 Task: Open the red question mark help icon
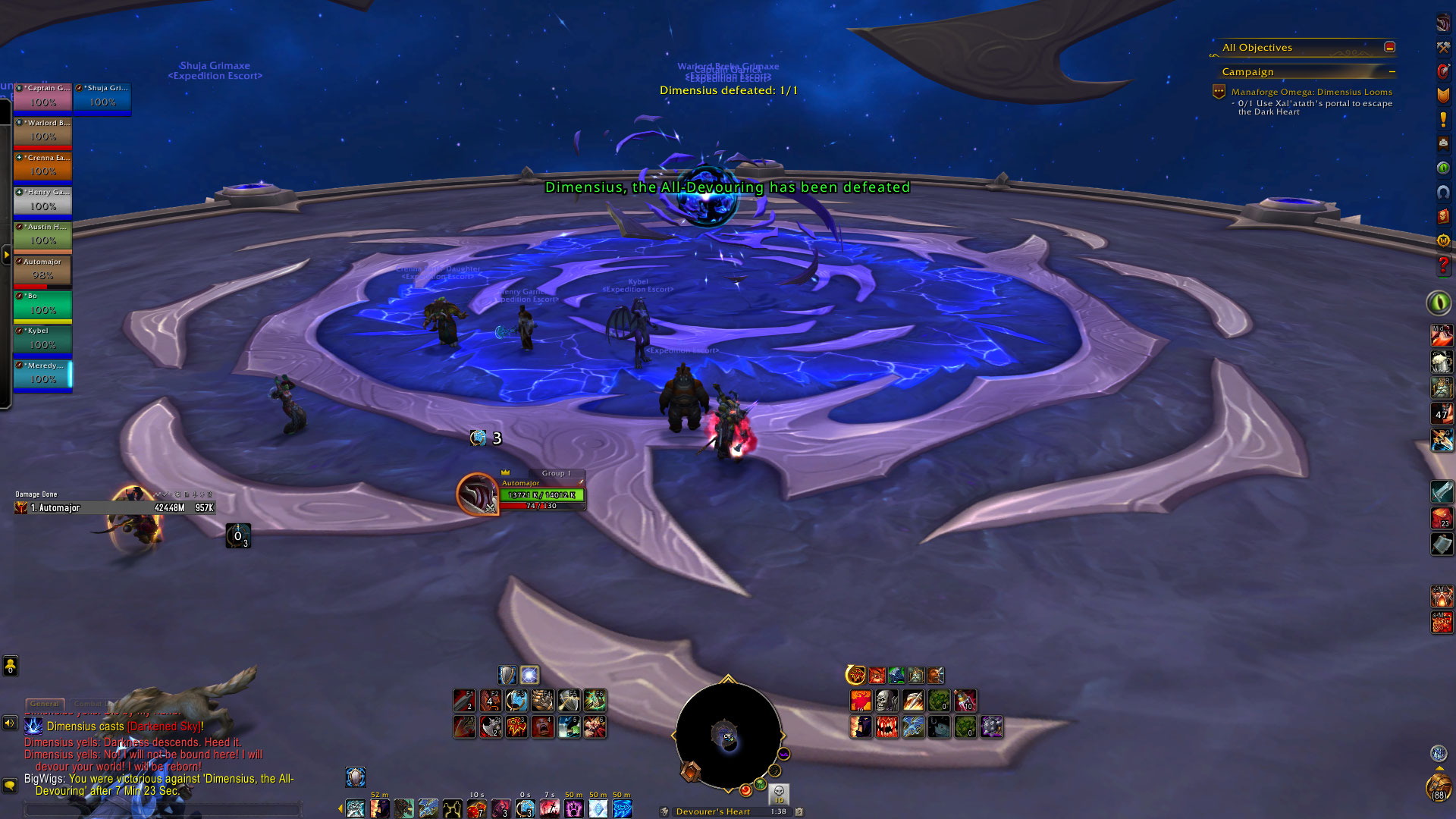tap(1442, 265)
